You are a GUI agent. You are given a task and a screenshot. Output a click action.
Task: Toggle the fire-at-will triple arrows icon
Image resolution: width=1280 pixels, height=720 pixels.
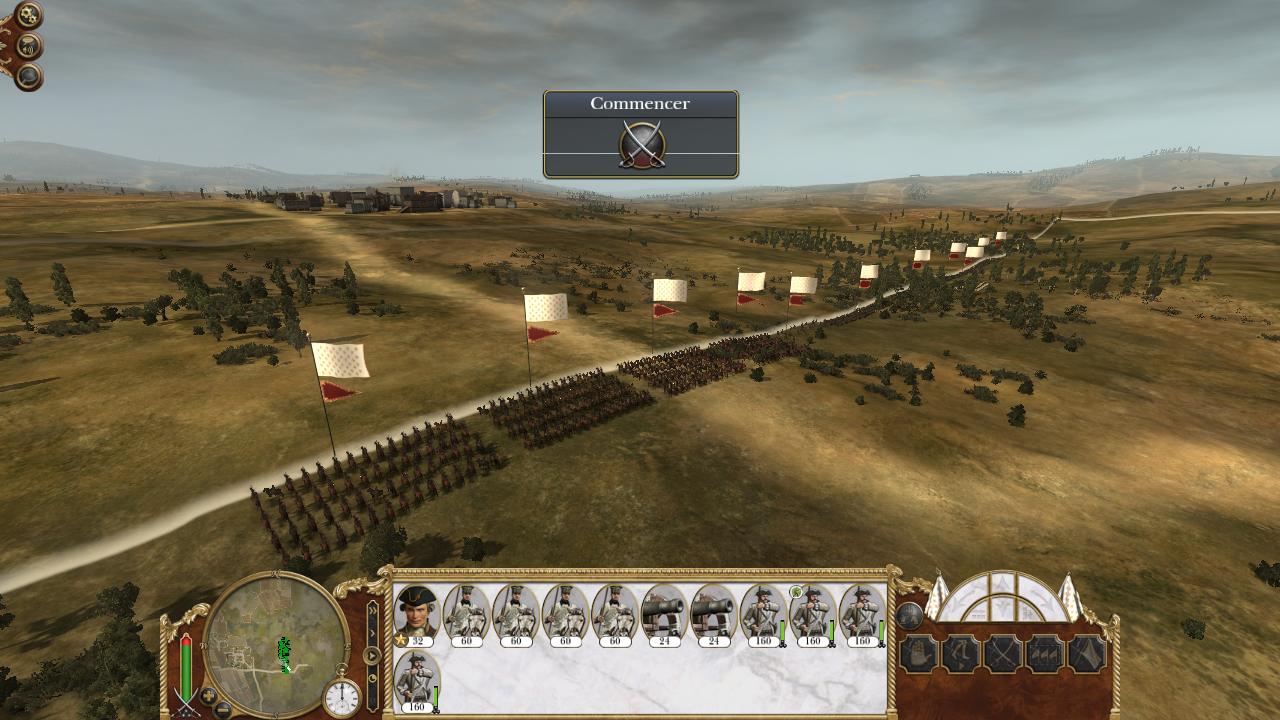pos(1044,654)
